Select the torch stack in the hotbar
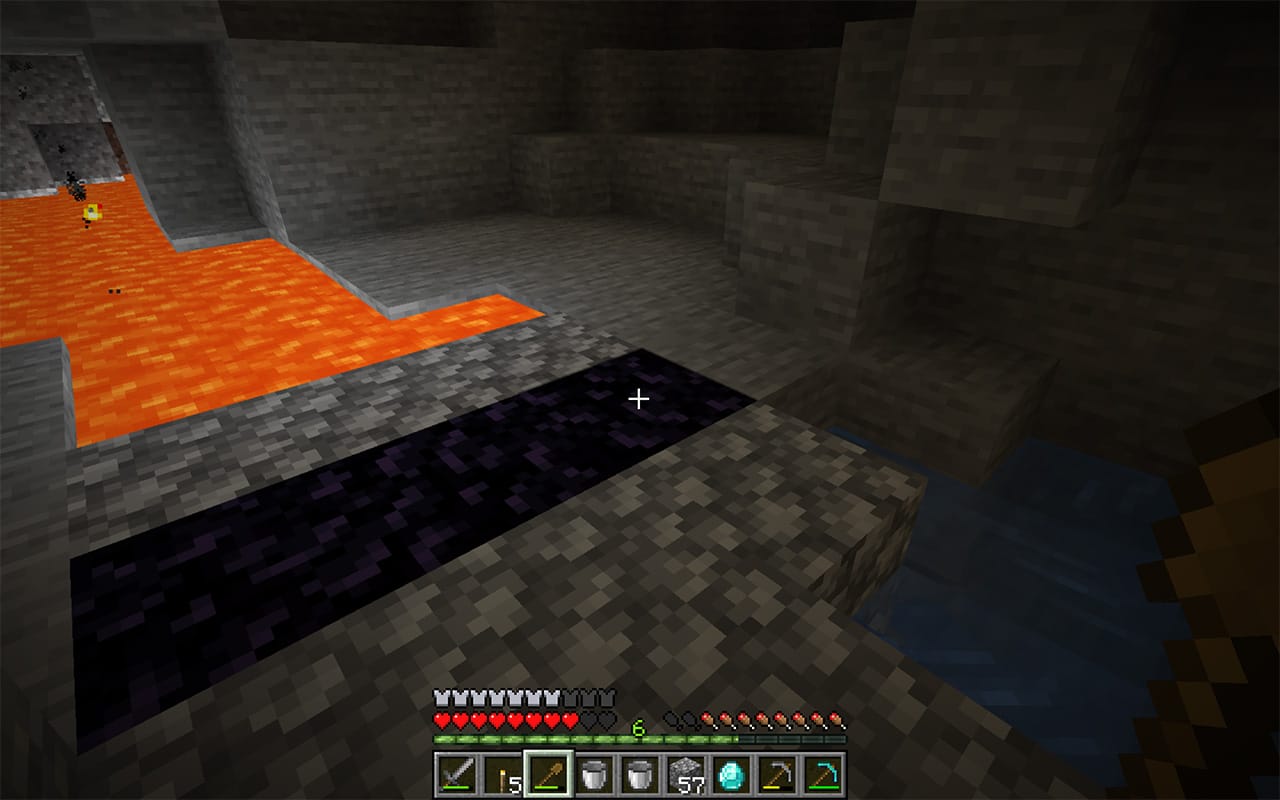 [x=502, y=775]
